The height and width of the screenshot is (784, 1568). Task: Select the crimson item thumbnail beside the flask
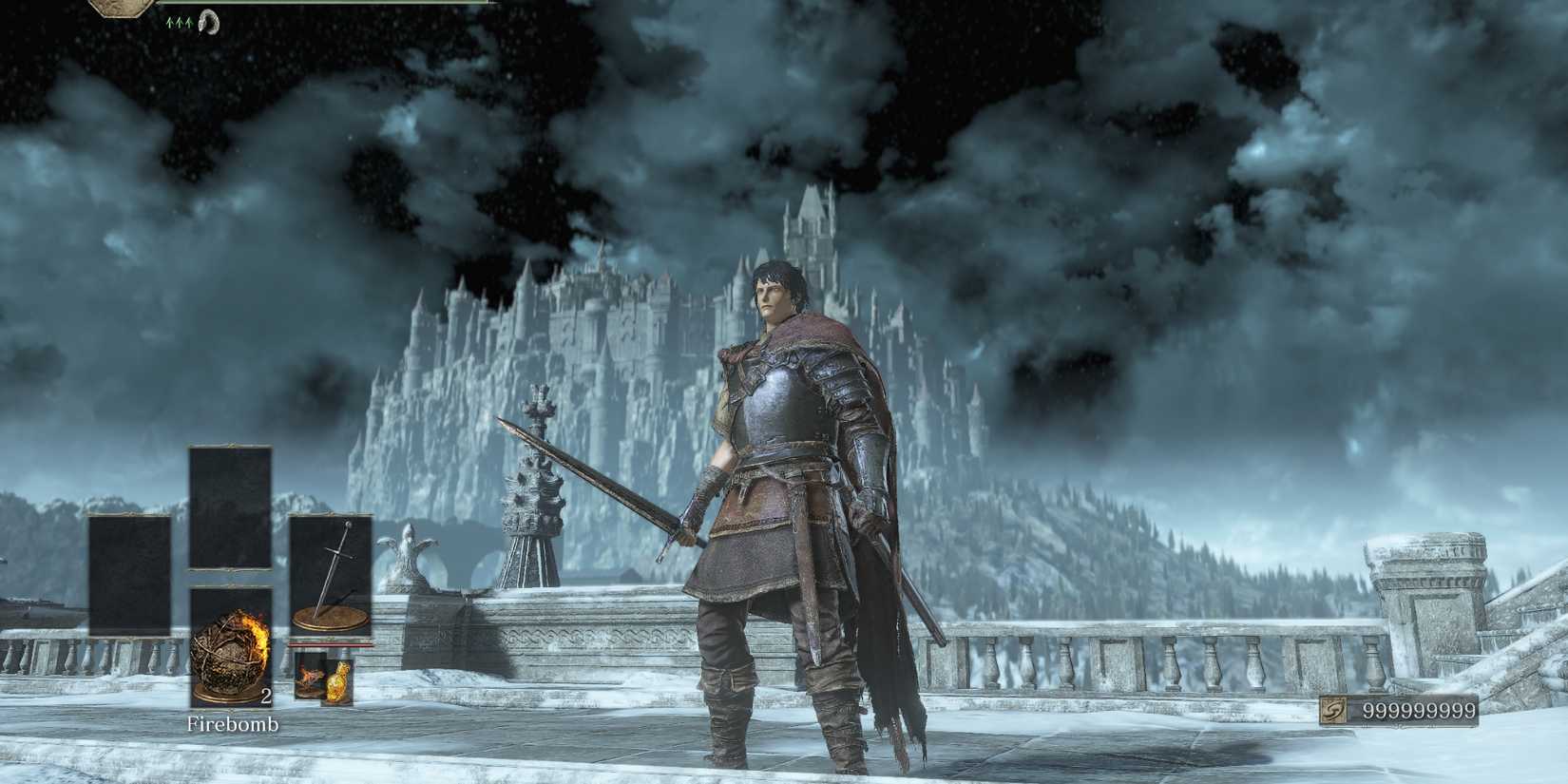point(309,677)
